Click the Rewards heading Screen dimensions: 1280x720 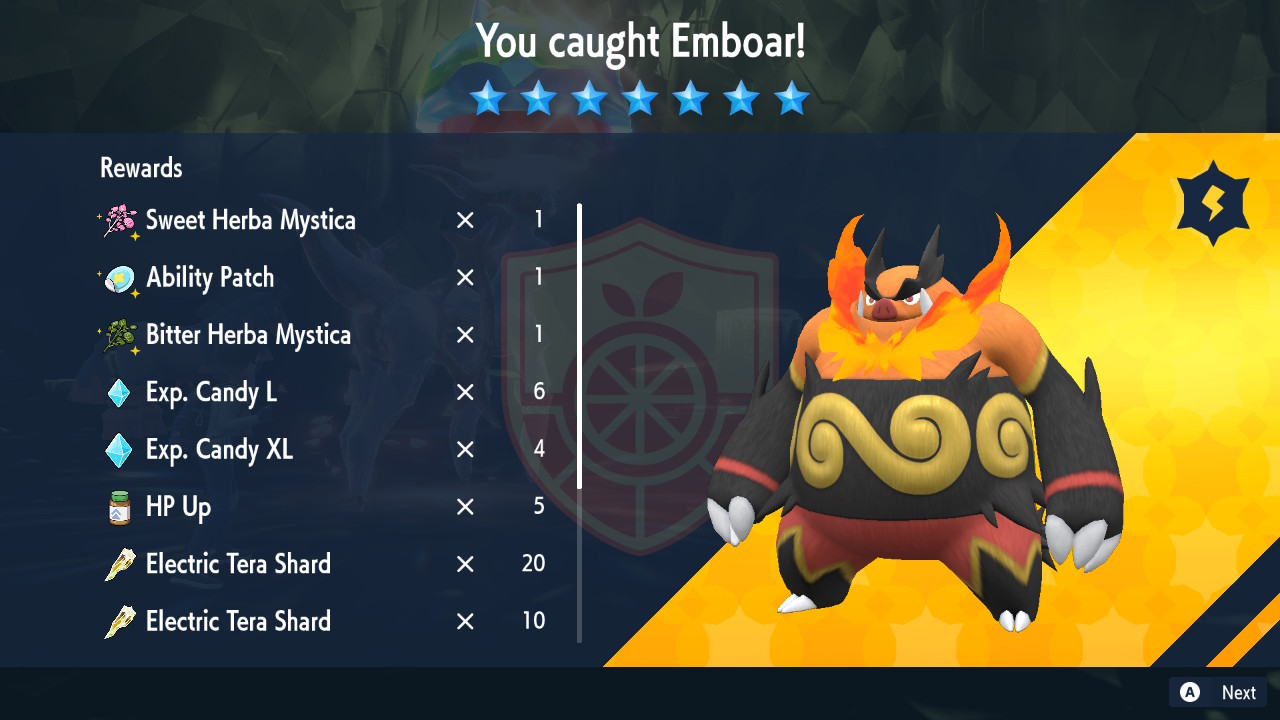click(140, 168)
